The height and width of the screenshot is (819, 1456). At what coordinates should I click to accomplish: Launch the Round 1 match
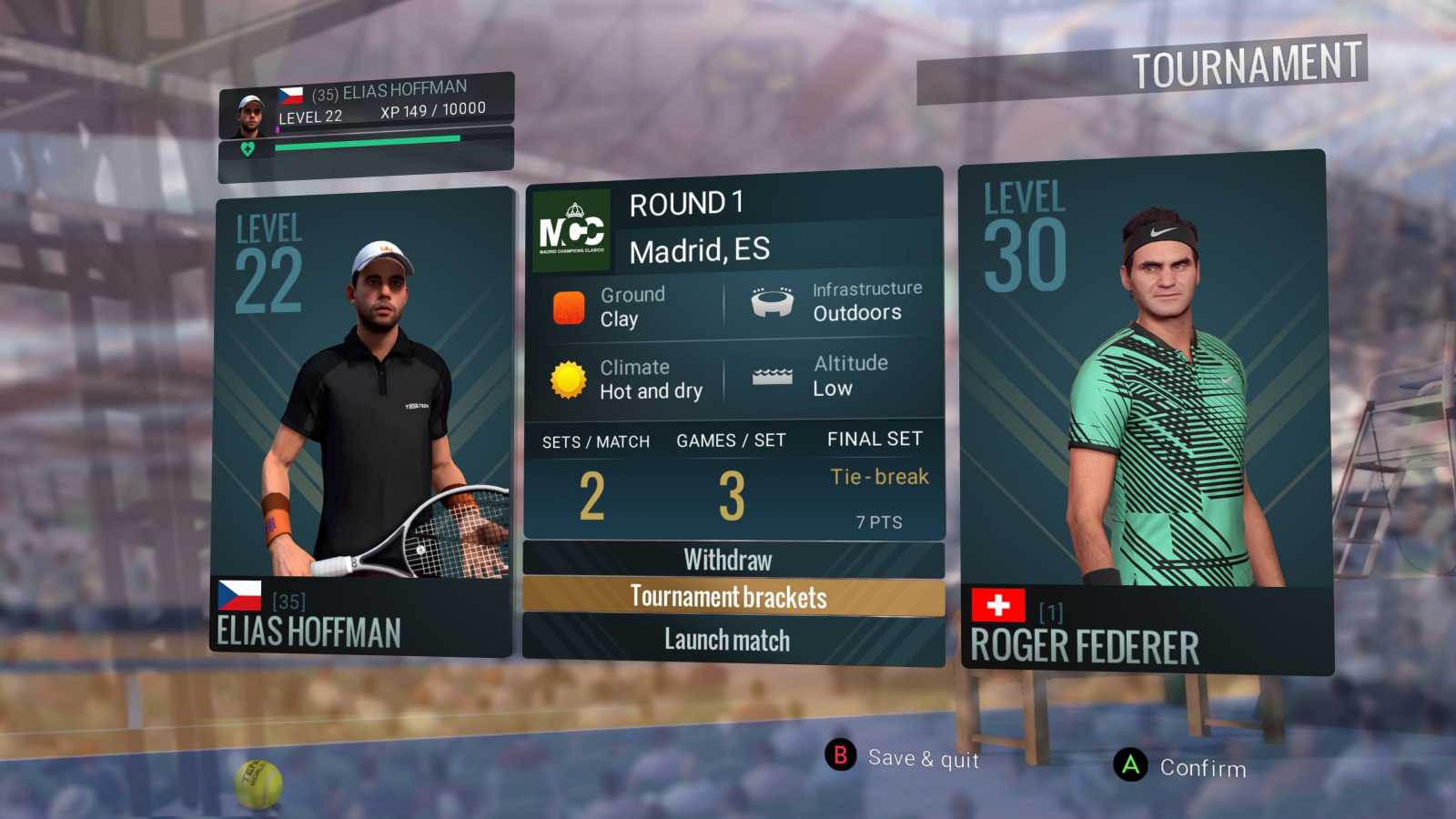coord(726,640)
